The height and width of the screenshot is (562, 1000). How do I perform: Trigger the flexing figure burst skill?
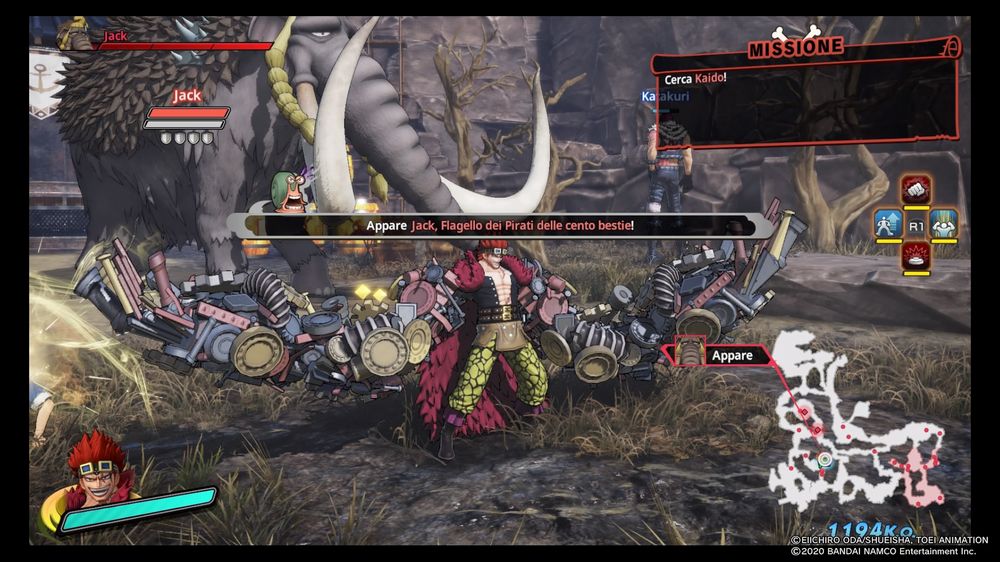pyautogui.click(x=943, y=224)
